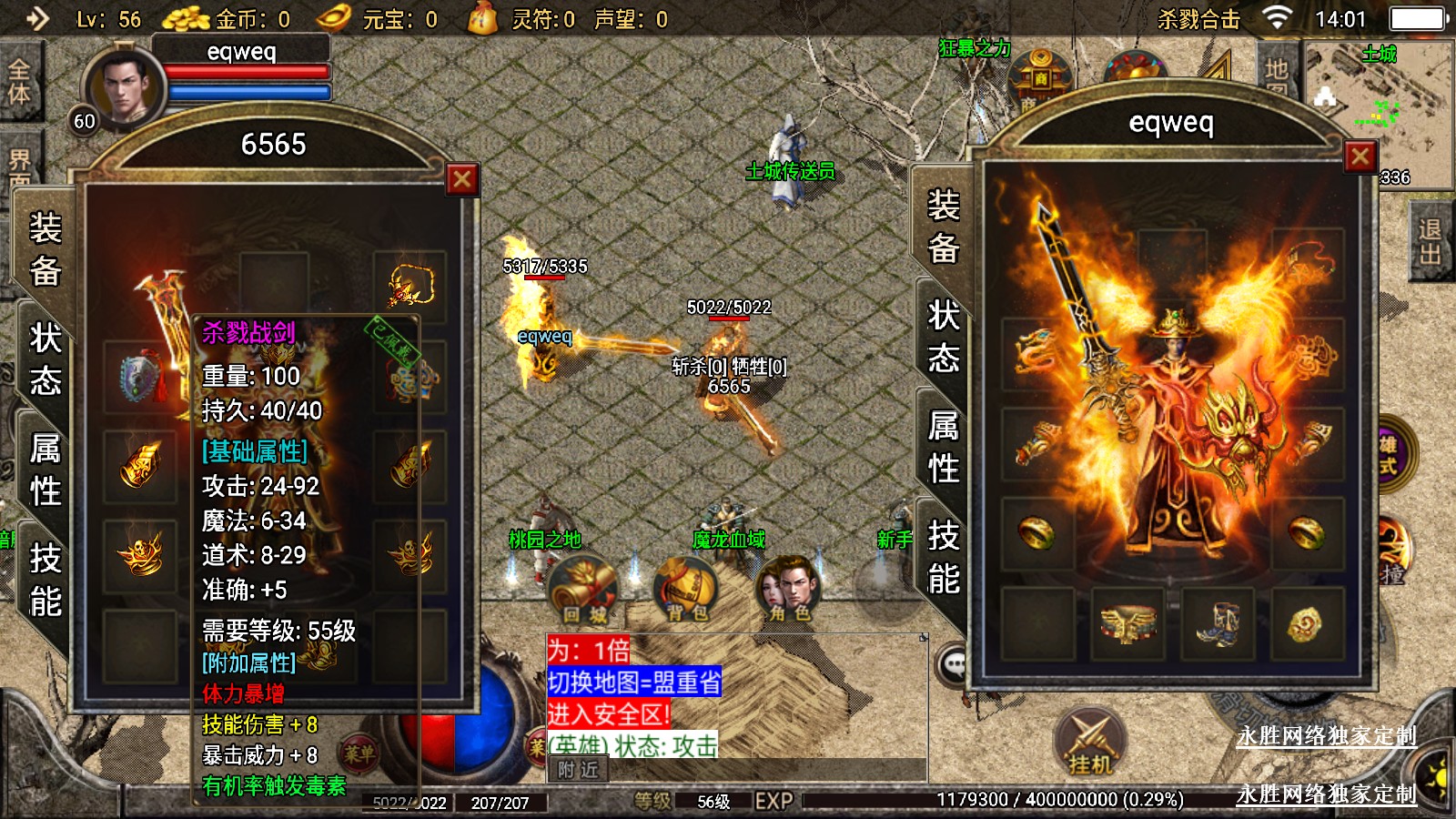Select the shield medal slot in 6565 panel
This screenshot has height=819, width=1456.
[x=139, y=377]
